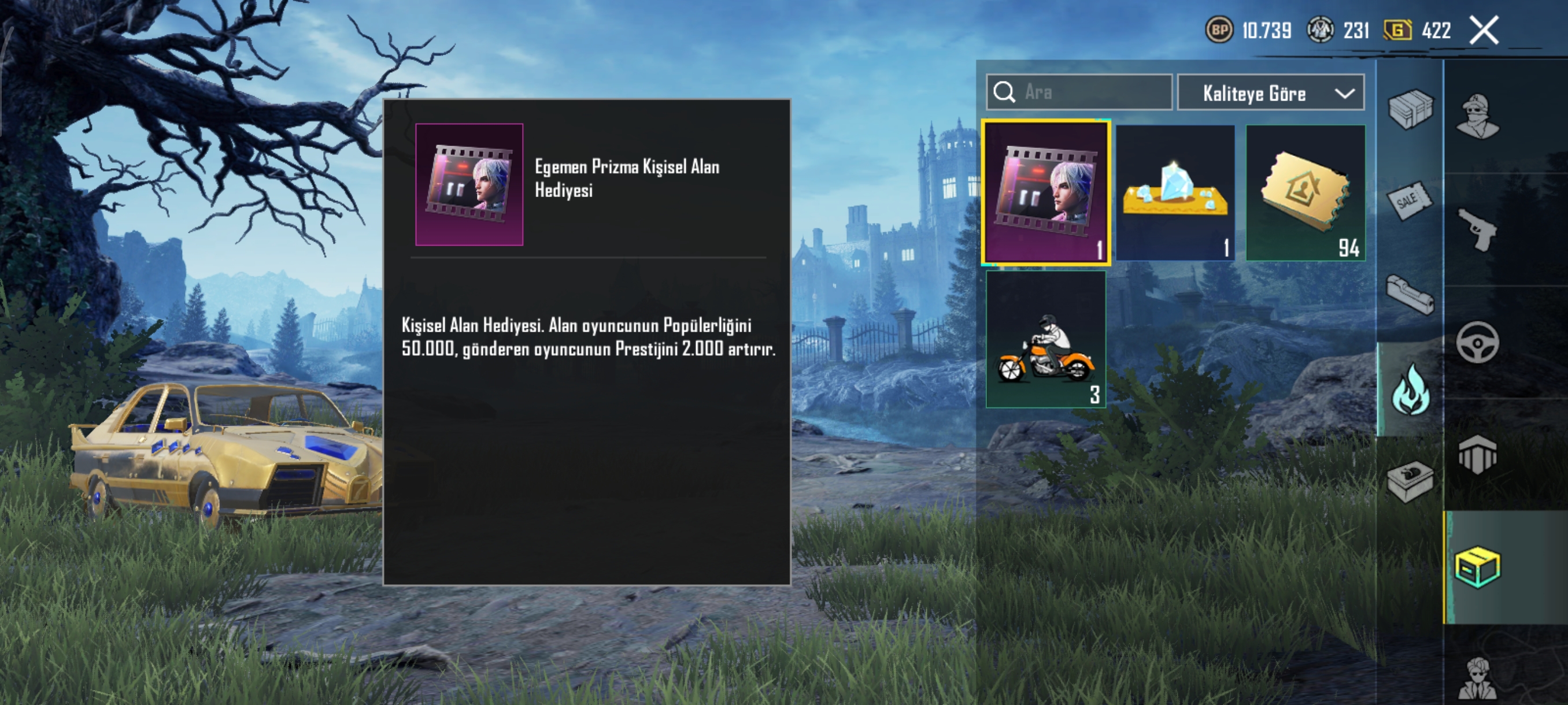
Task: Switch to the steering wheel vehicles tab
Action: [1477, 343]
